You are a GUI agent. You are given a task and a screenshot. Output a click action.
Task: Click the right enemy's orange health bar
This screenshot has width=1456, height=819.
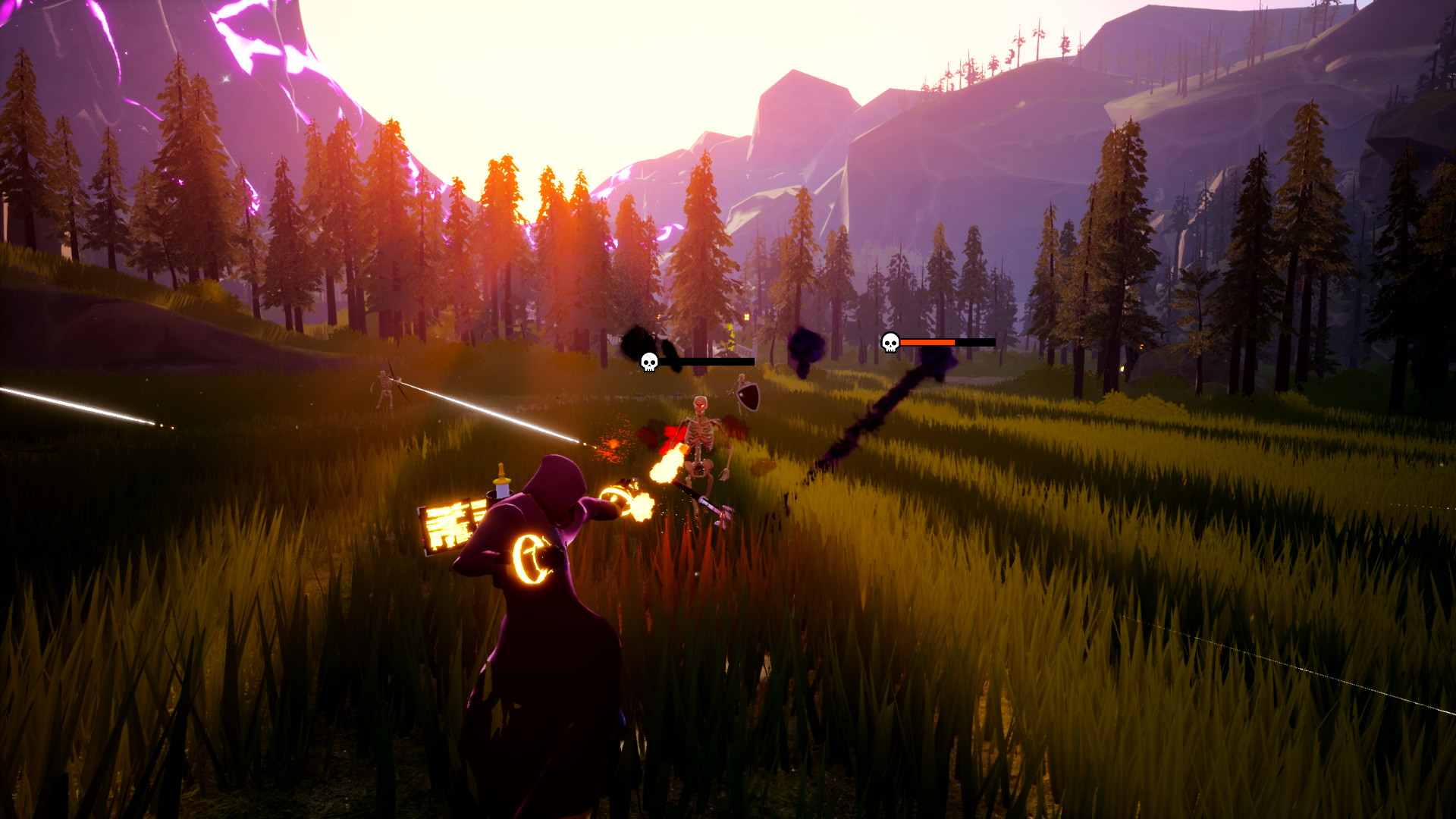point(929,343)
